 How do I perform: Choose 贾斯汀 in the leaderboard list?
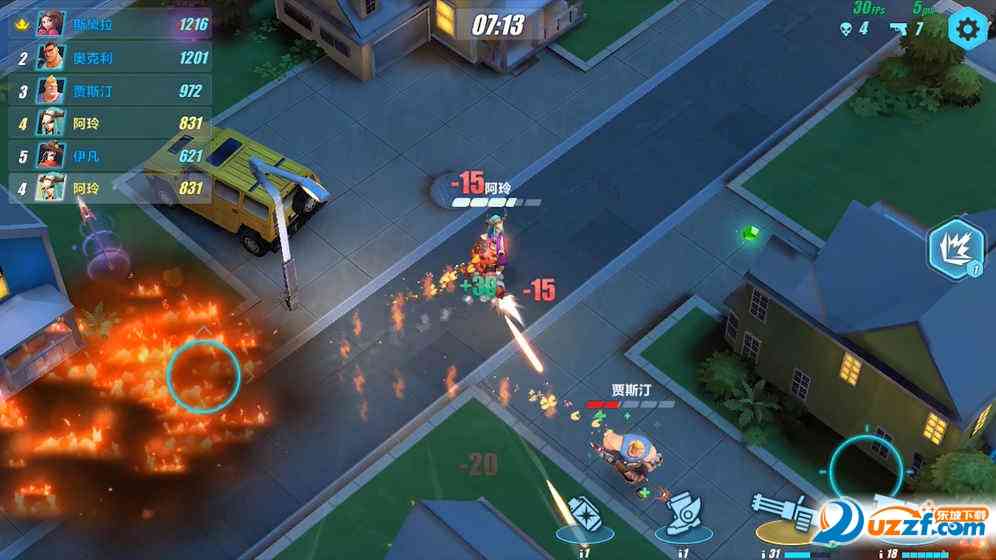click(110, 92)
